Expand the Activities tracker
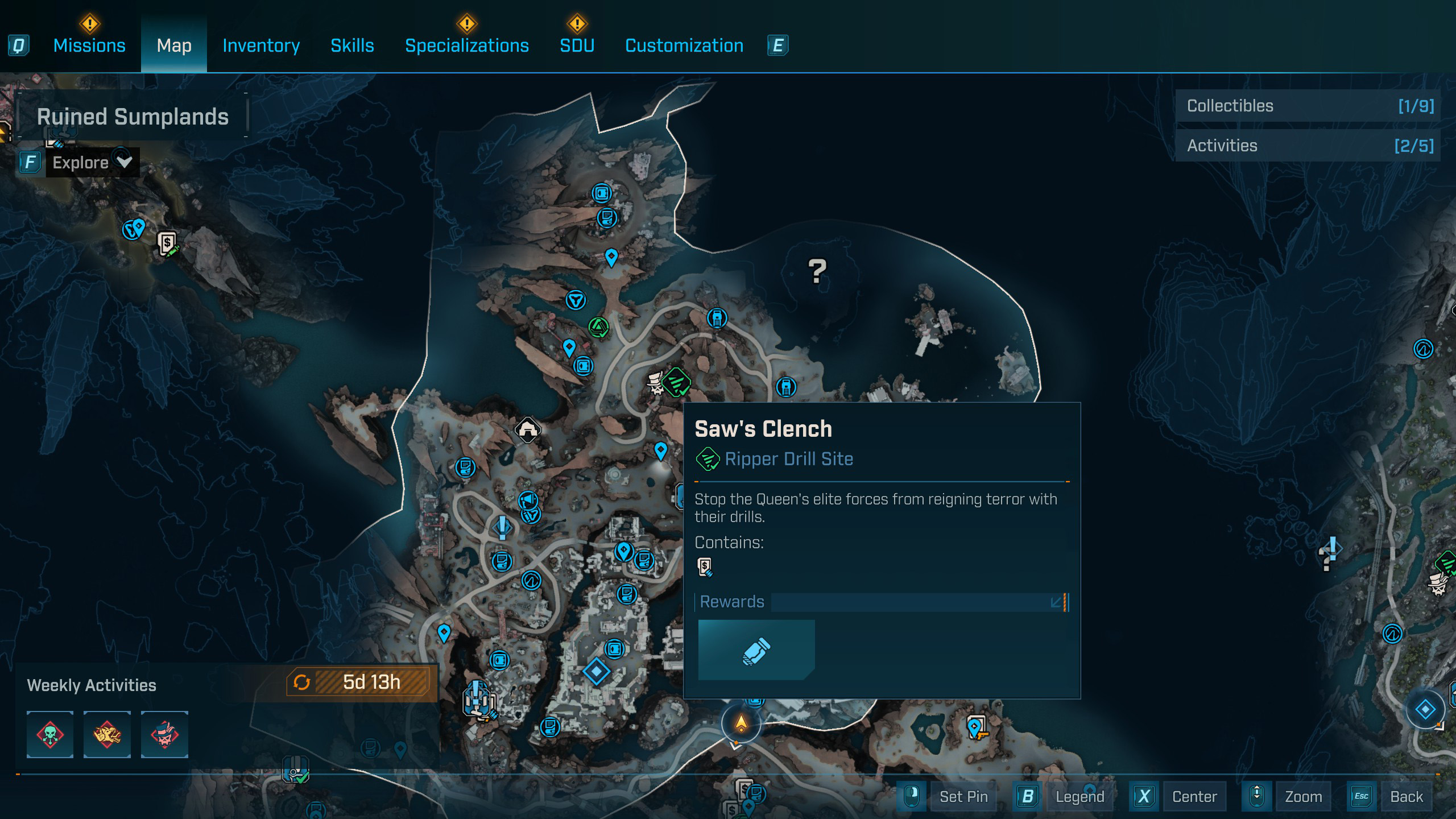This screenshot has height=819, width=1456. click(1308, 146)
